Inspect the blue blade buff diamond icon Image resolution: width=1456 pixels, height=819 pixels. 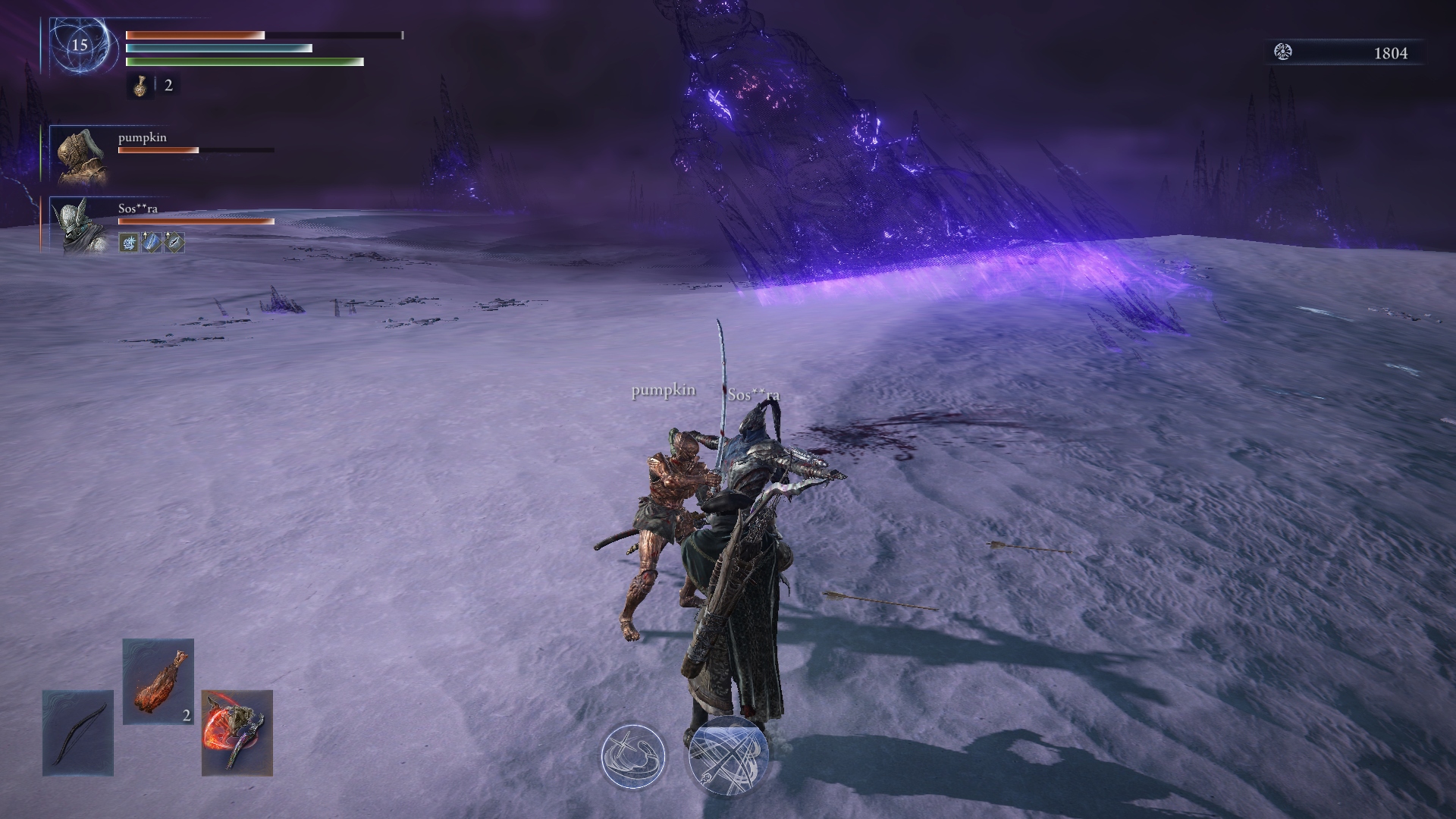[x=152, y=243]
